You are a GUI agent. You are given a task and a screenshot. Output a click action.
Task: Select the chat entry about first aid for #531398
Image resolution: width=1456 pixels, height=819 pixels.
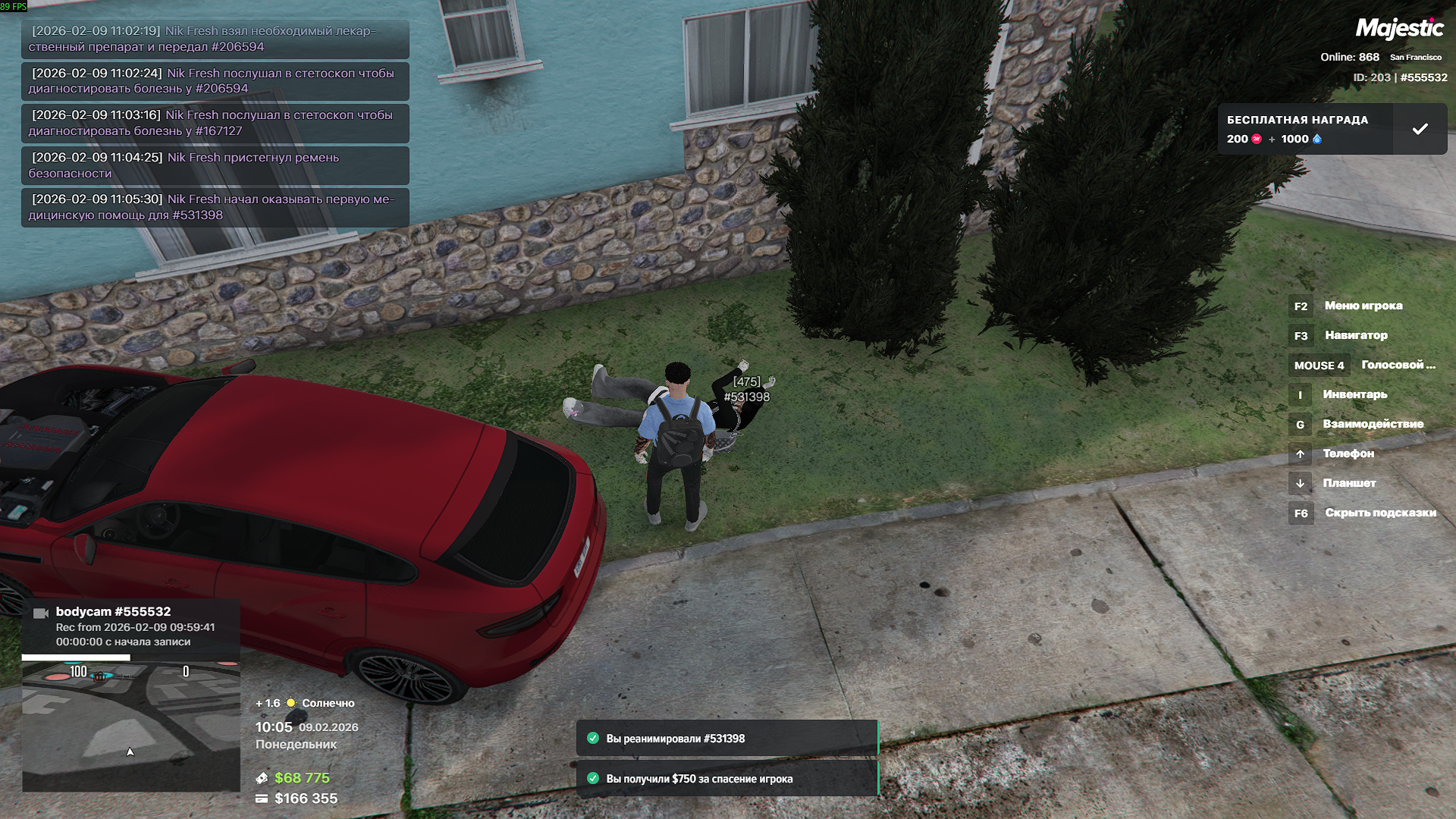click(x=215, y=207)
